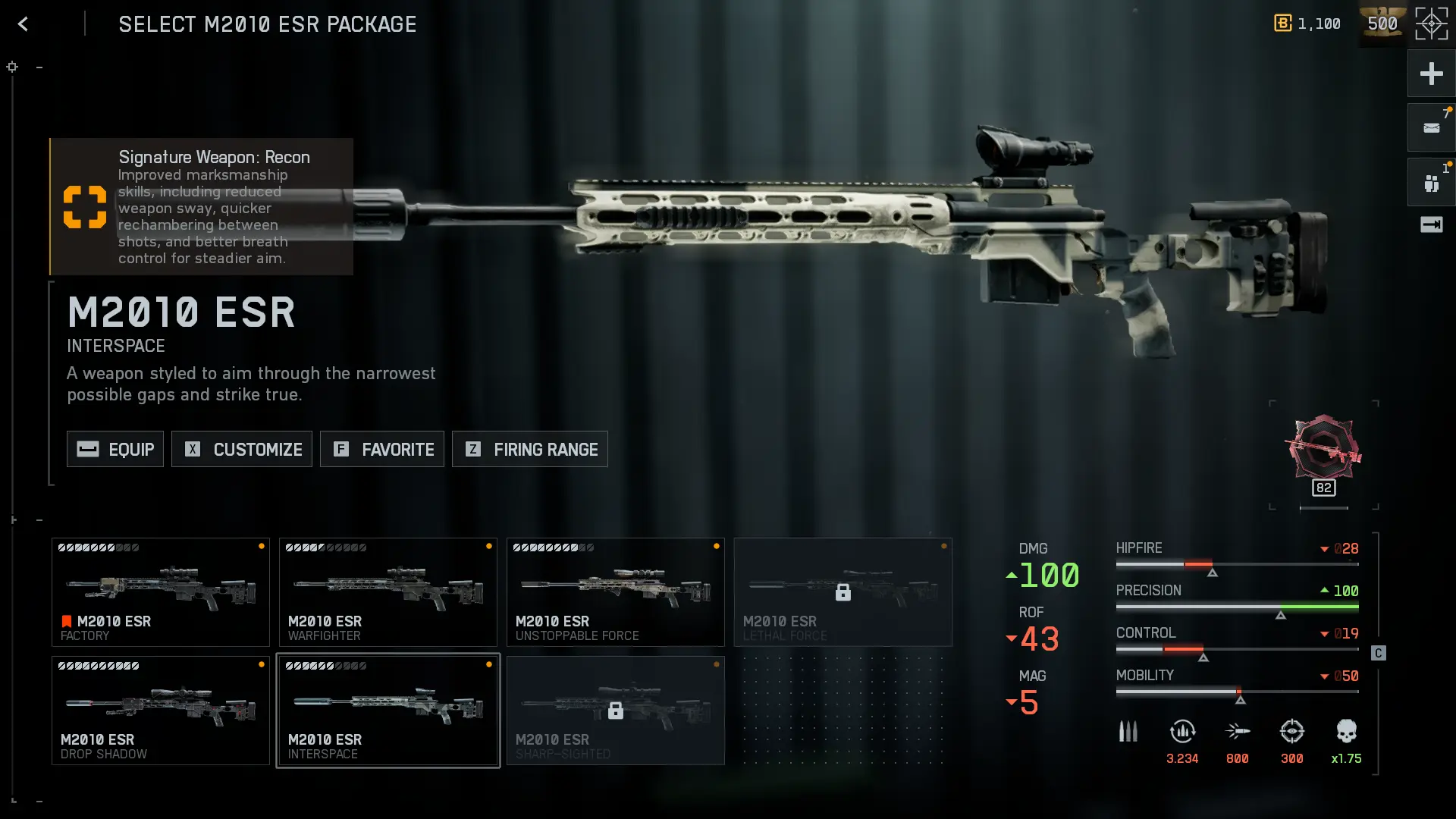Image resolution: width=1456 pixels, height=819 pixels.
Task: Open the squad members icon
Action: point(1431,183)
